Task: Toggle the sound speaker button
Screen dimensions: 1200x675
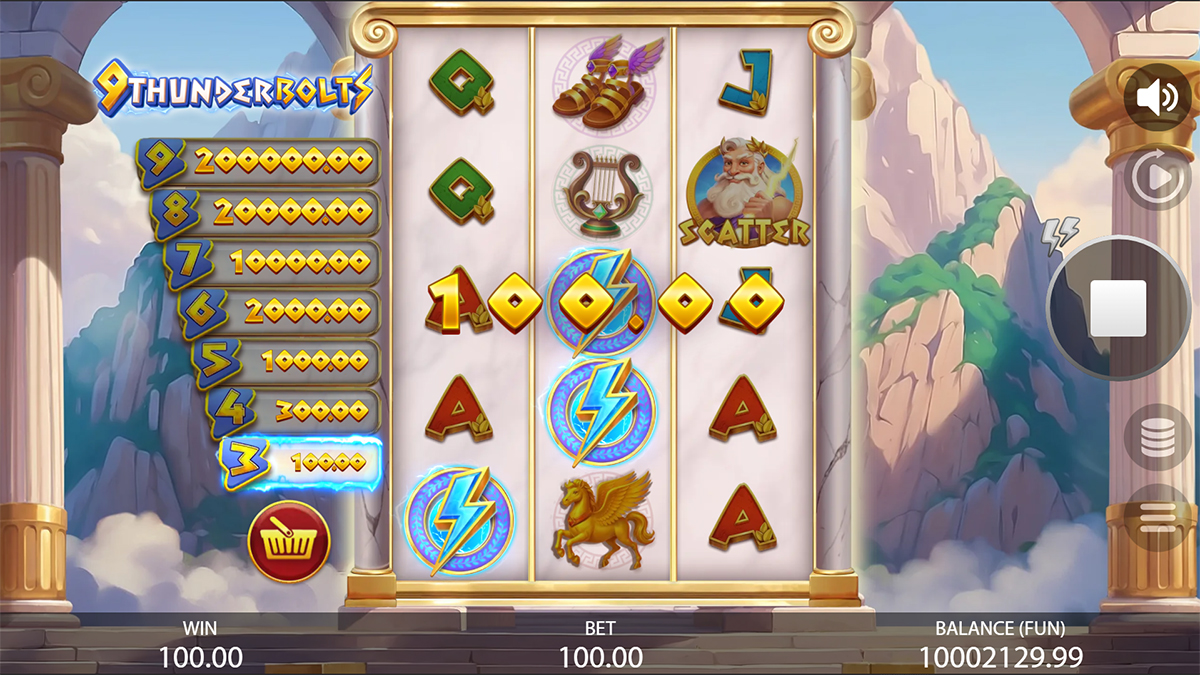Action: (1157, 98)
